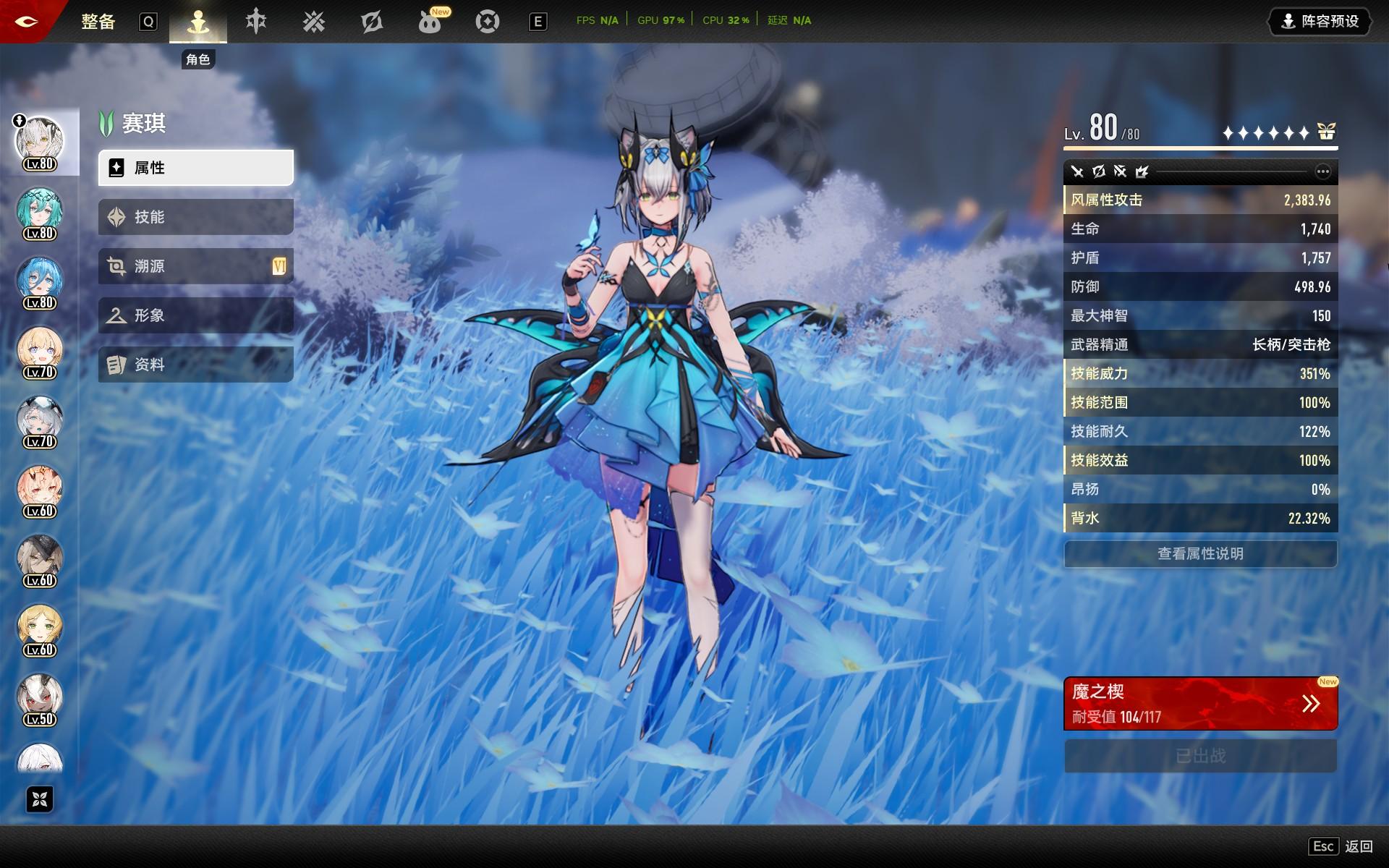
Task: Click 查看属性说明 attribute description button
Action: click(x=1200, y=554)
